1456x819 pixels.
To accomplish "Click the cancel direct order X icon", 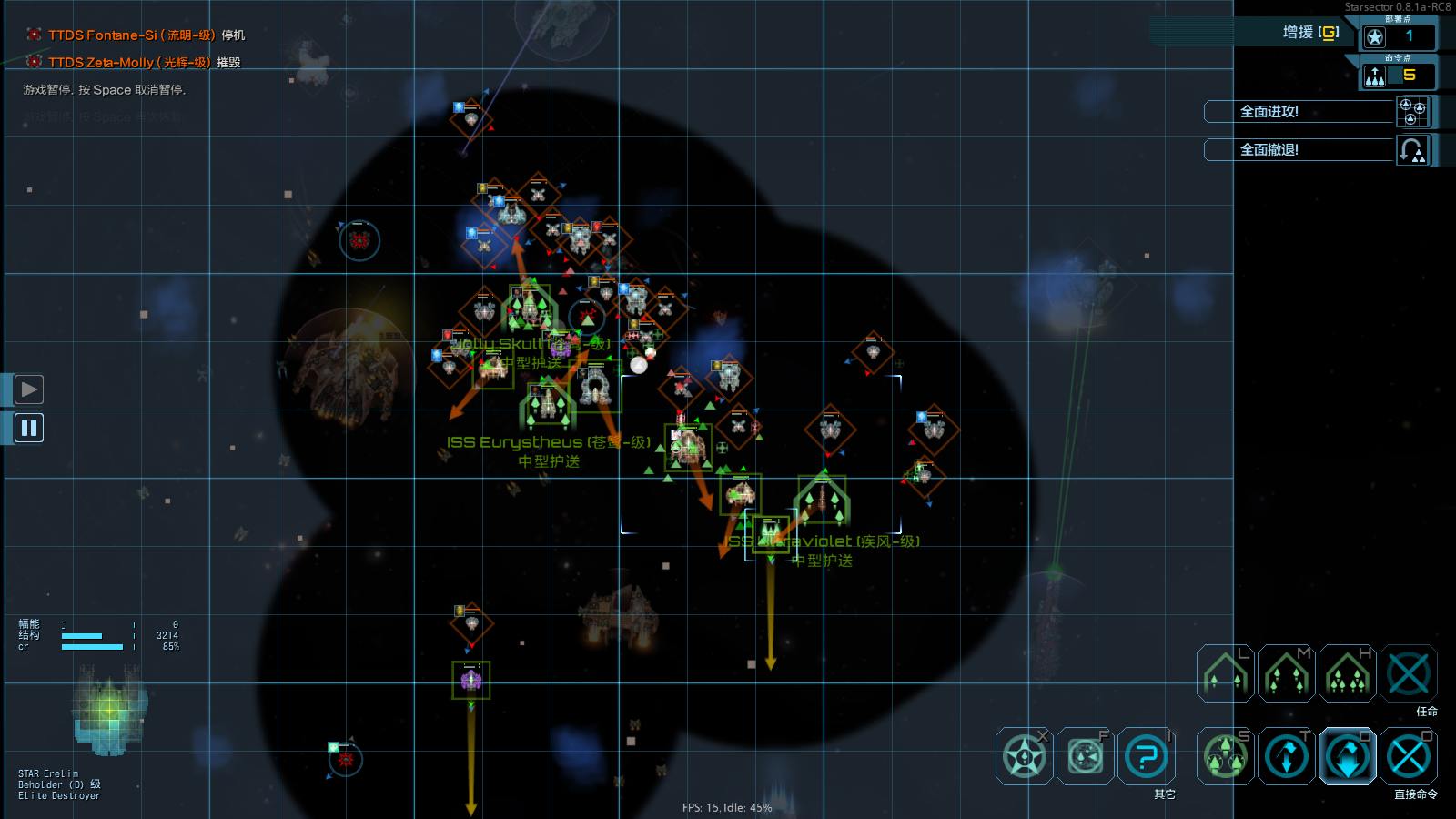I will (1409, 756).
